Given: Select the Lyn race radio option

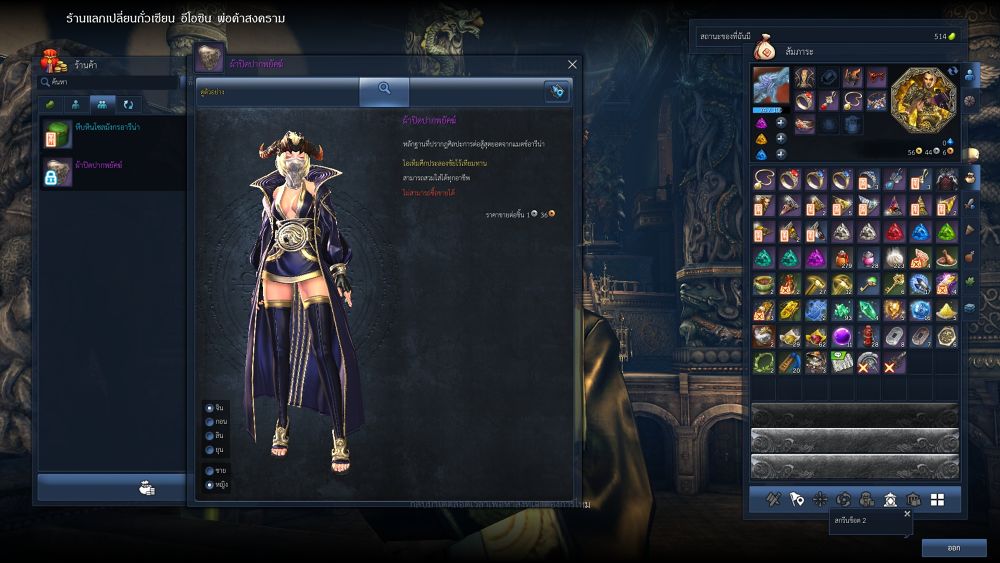Looking at the screenshot, I should click(x=209, y=436).
